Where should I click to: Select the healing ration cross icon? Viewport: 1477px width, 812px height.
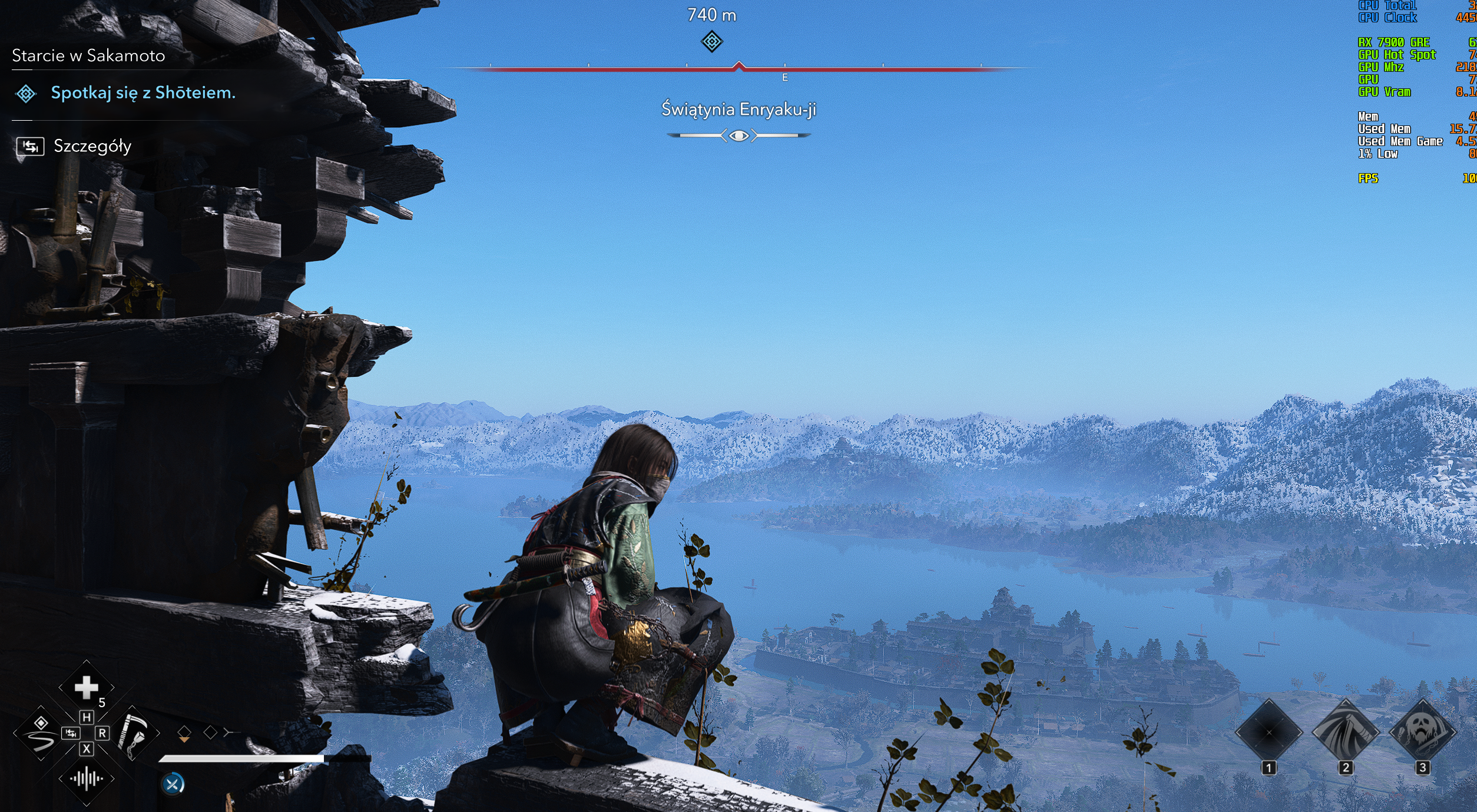tap(86, 687)
